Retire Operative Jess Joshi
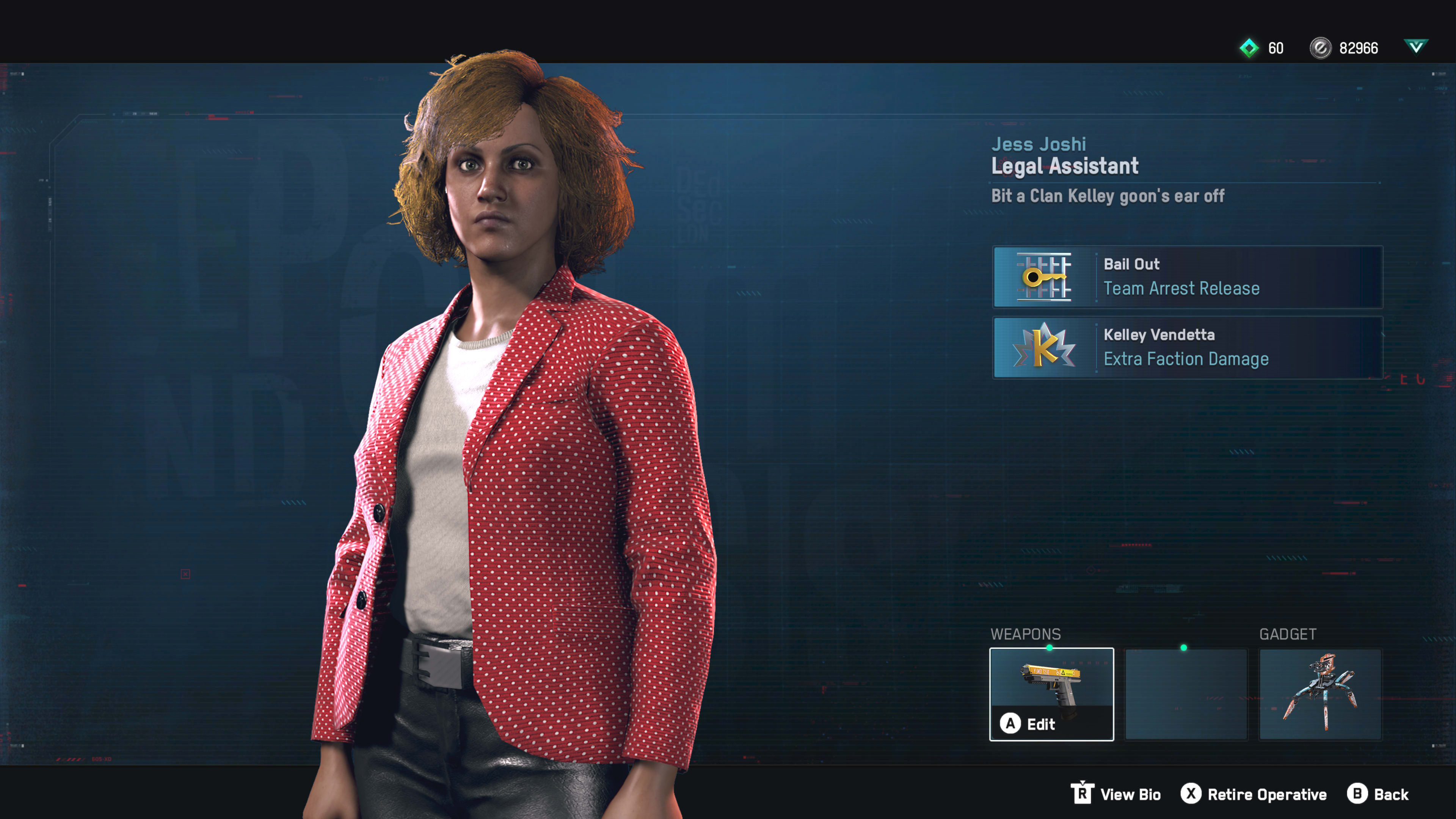This screenshot has height=819, width=1456. pos(1254,794)
